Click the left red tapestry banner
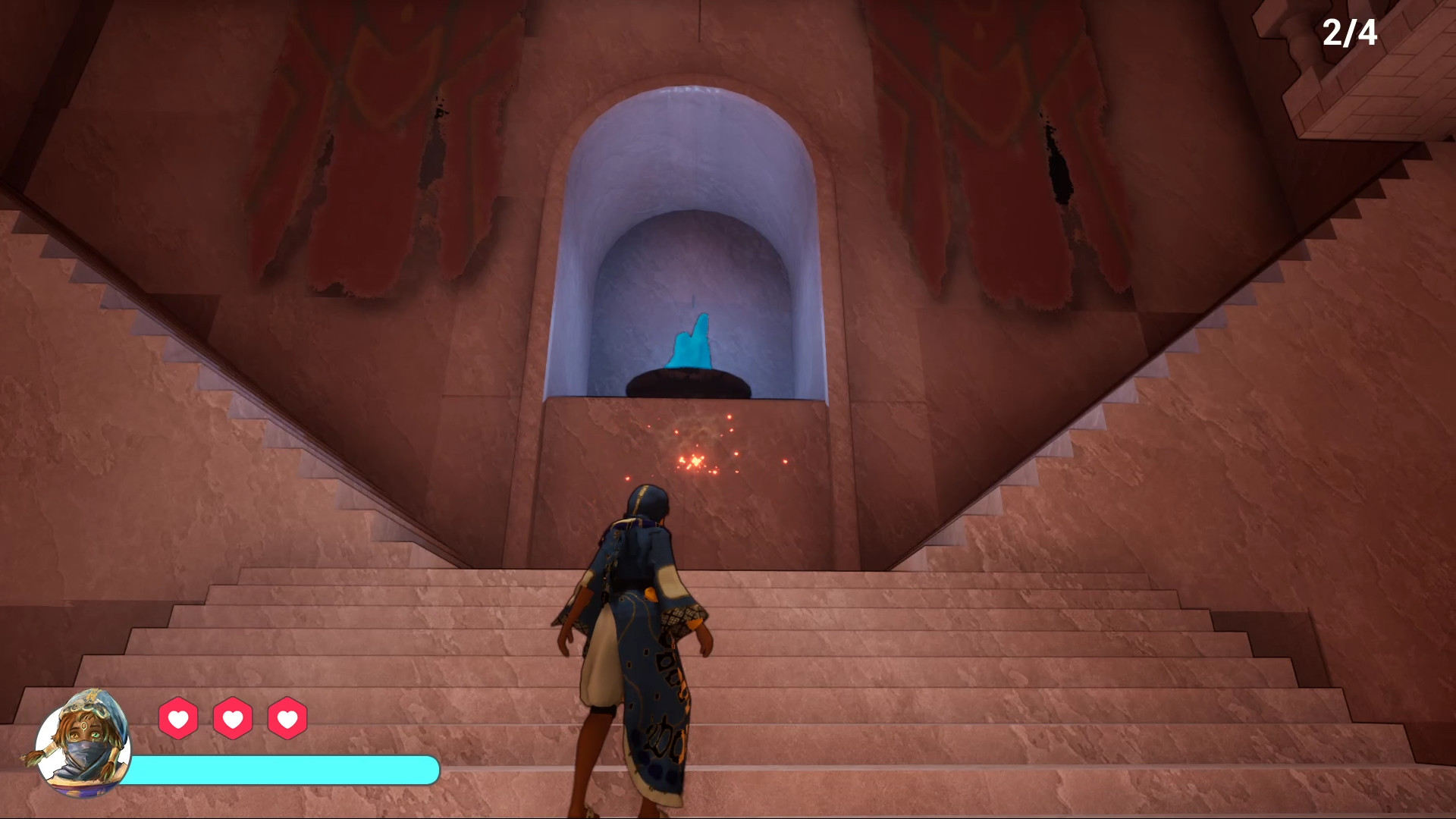 click(x=364, y=152)
